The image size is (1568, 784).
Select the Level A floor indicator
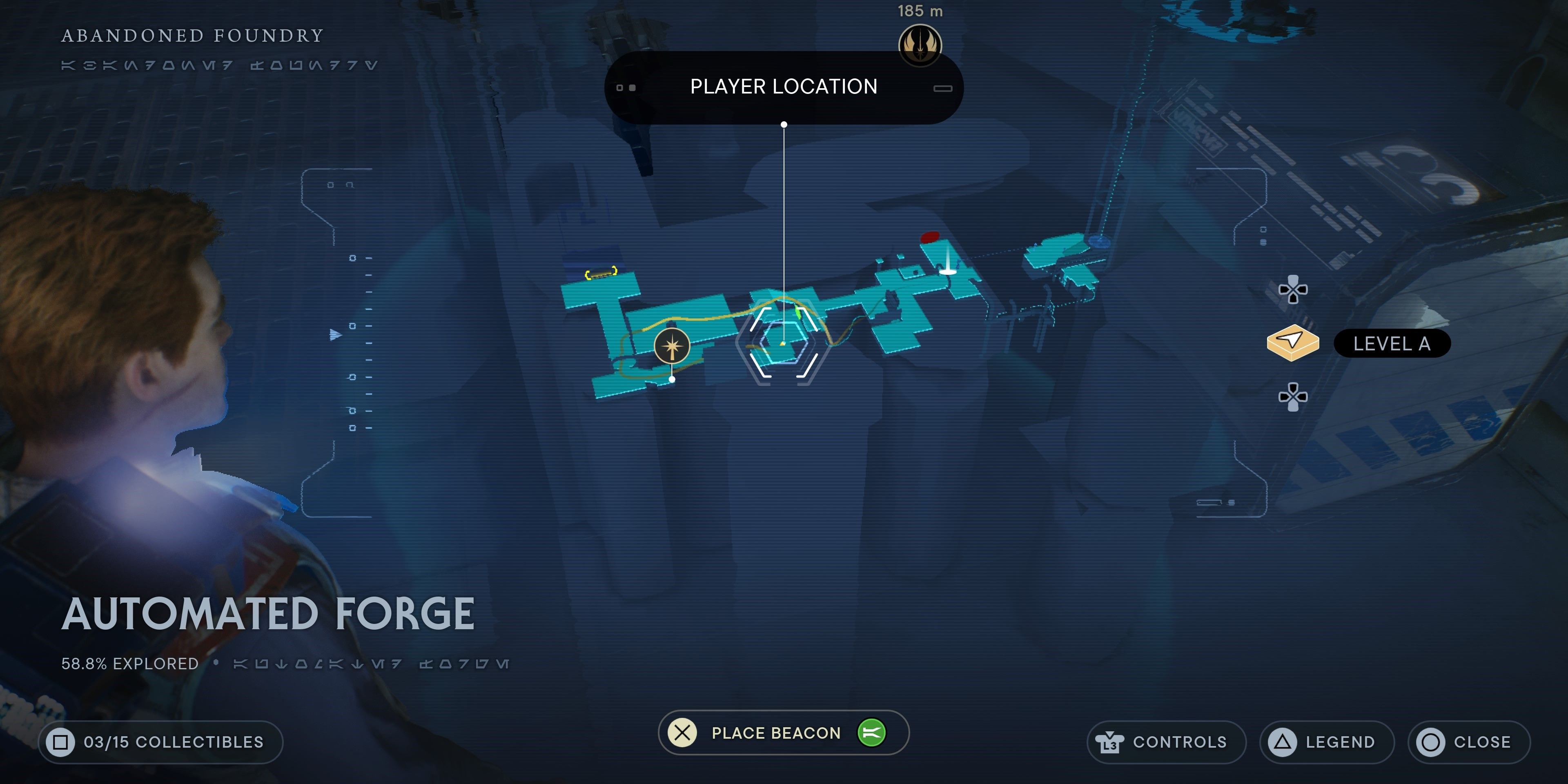click(1392, 344)
